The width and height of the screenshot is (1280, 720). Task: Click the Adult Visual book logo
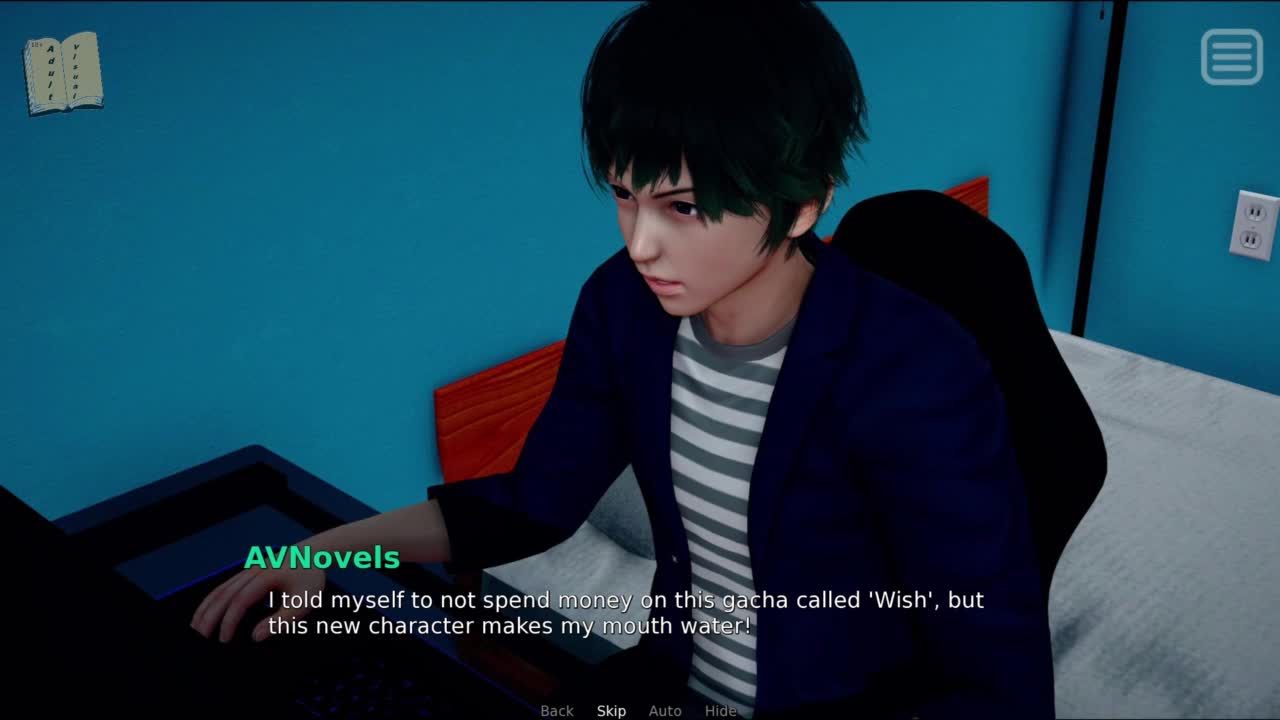(63, 73)
